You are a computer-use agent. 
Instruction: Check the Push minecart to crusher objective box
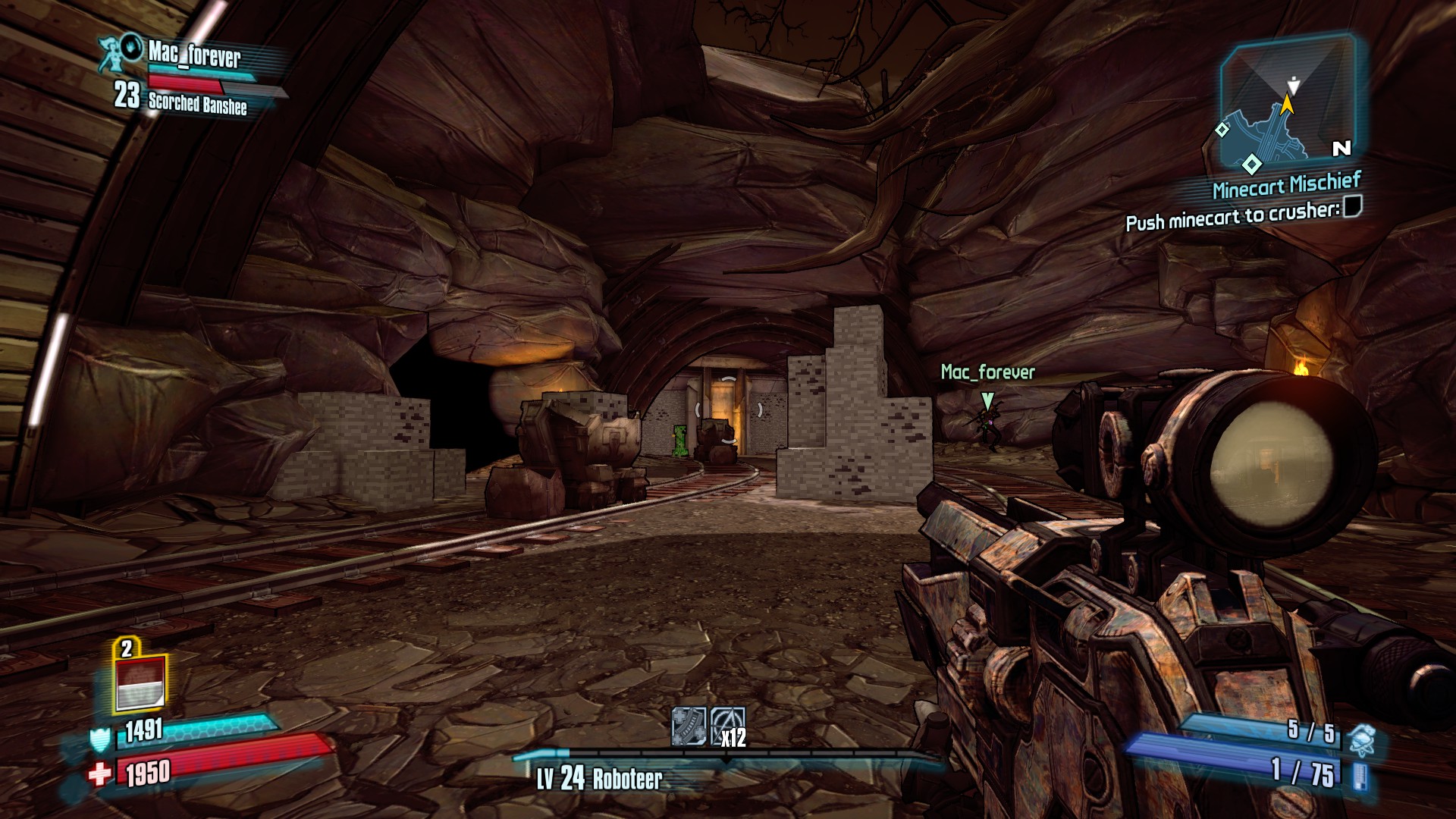[x=1355, y=206]
